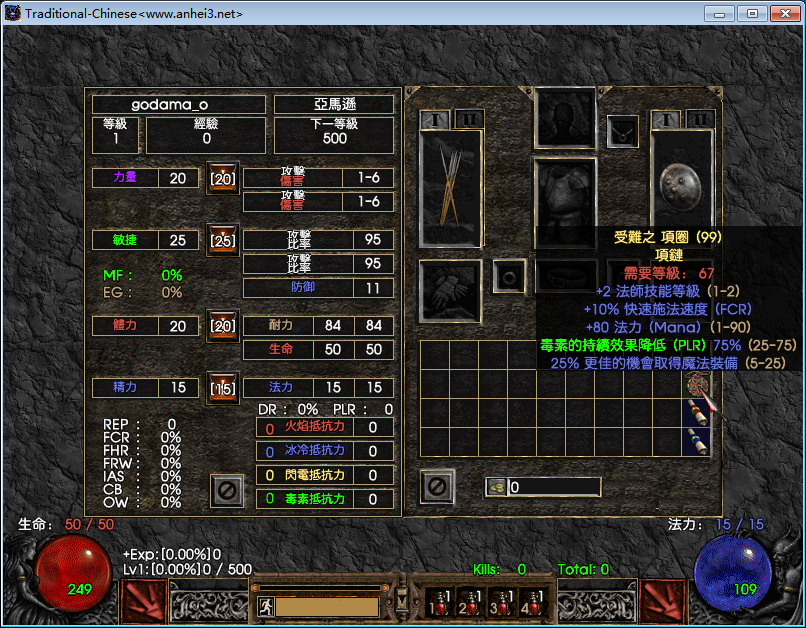Use the belt potion in slot 1
Viewport: 806px width, 628px height.
coord(437,601)
